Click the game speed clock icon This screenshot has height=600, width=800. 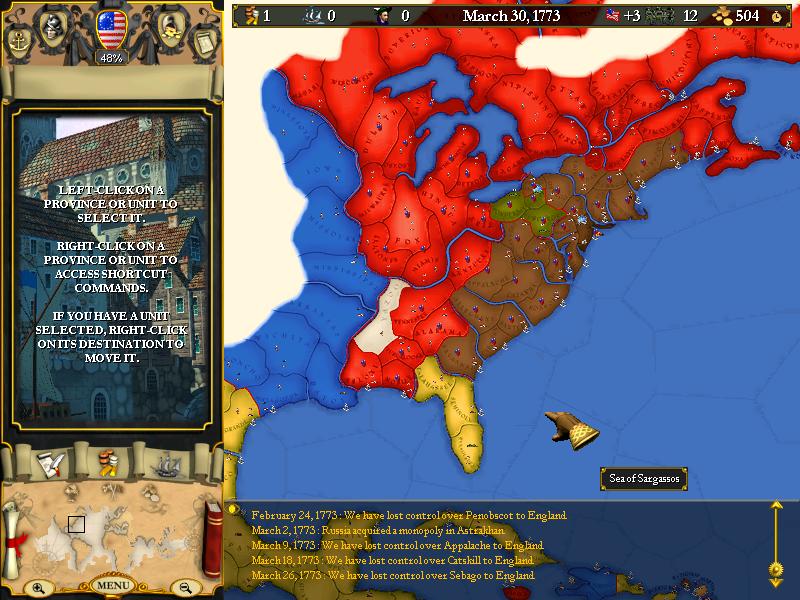(x=778, y=16)
